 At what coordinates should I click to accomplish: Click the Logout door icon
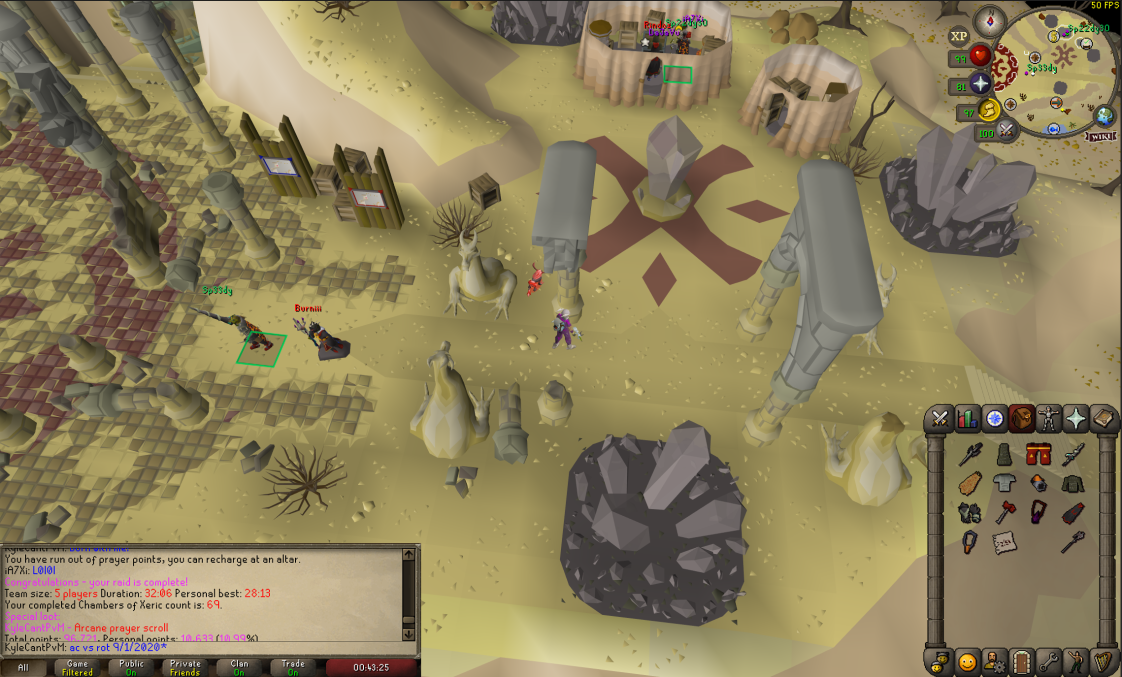point(1022,661)
